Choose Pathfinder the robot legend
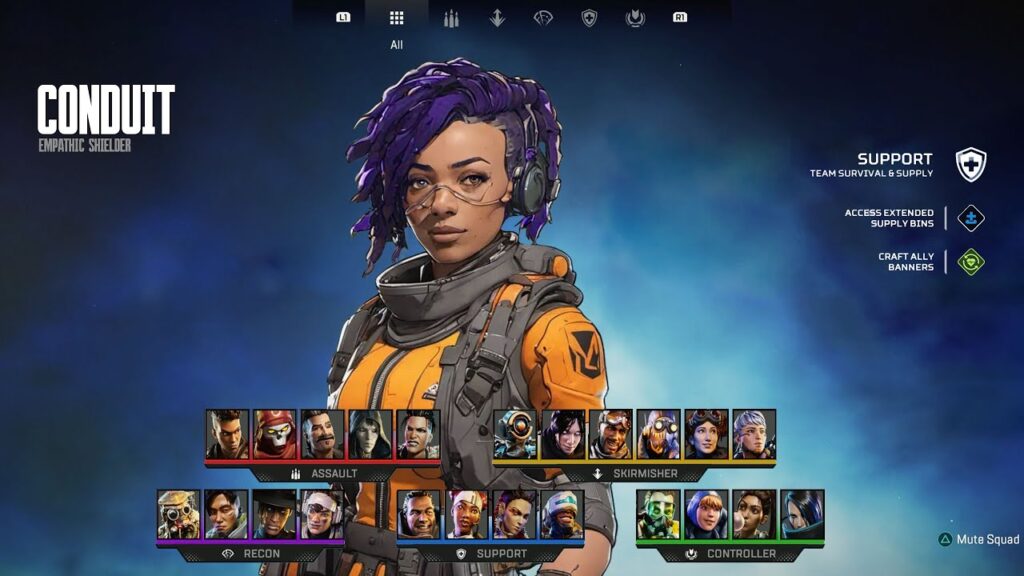 coord(515,434)
